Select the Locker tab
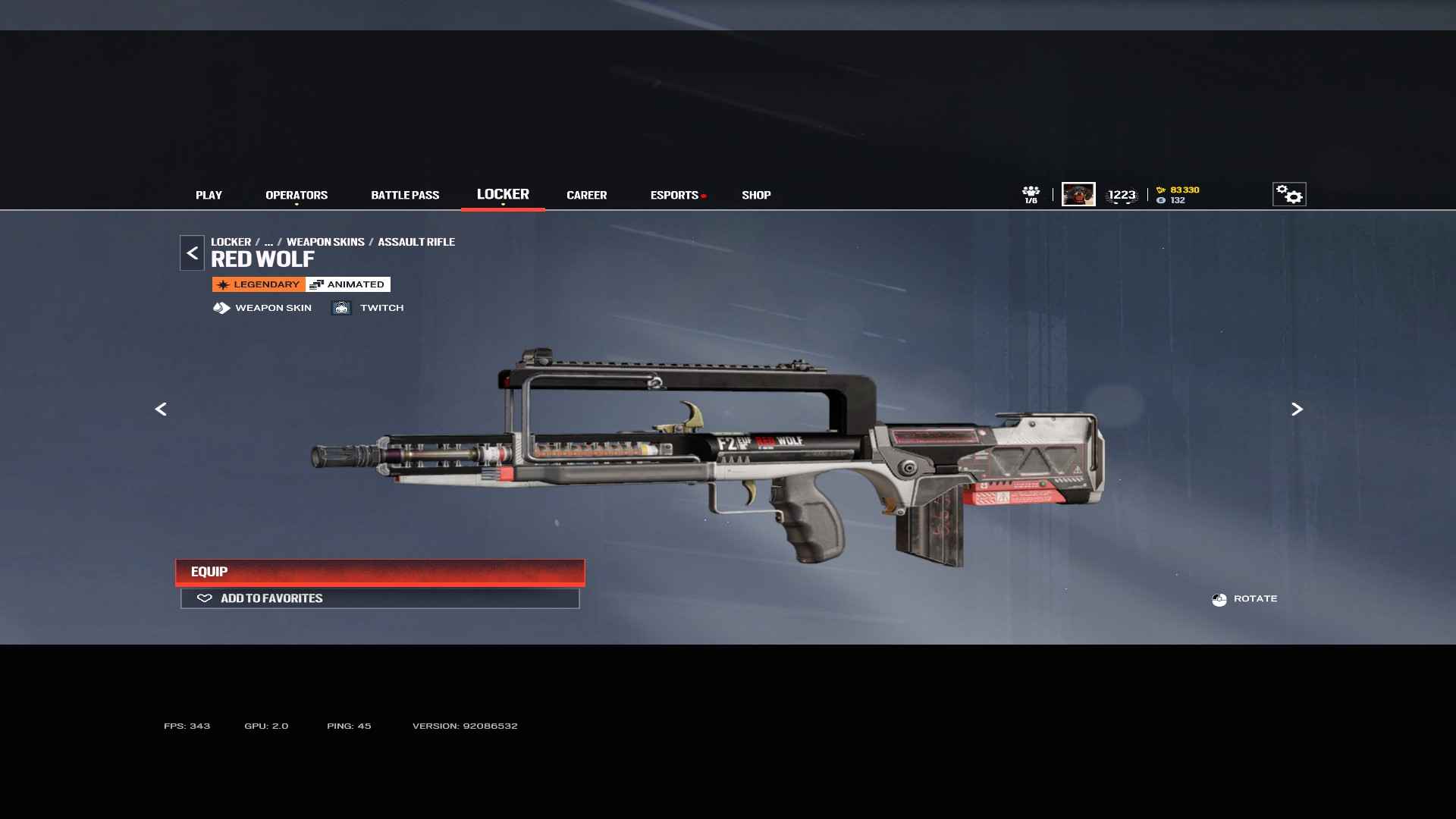The width and height of the screenshot is (1456, 819). tap(503, 194)
